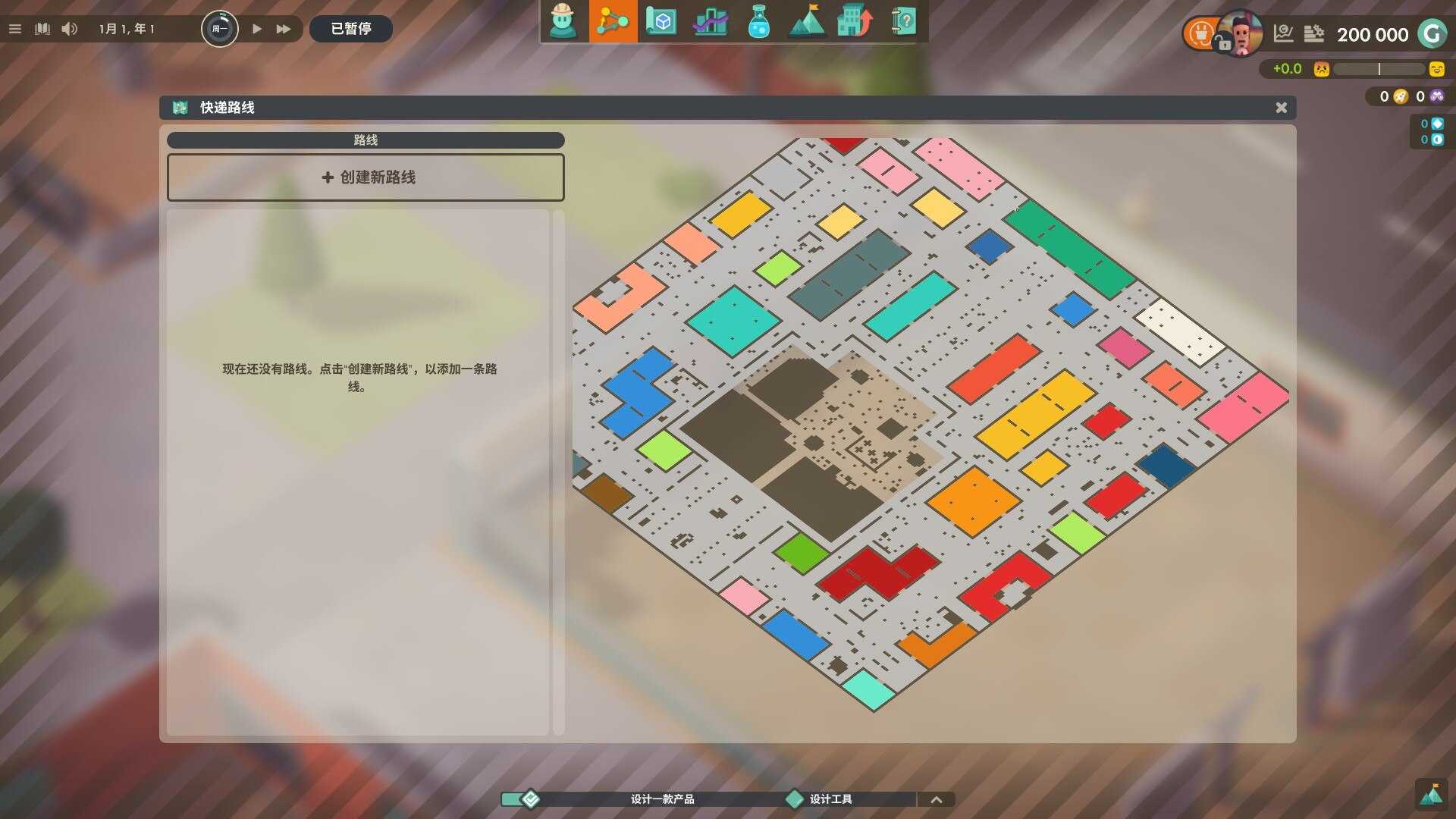Collapse the objectives bar with the chevron
Image resolution: width=1456 pixels, height=819 pixels.
point(937,799)
